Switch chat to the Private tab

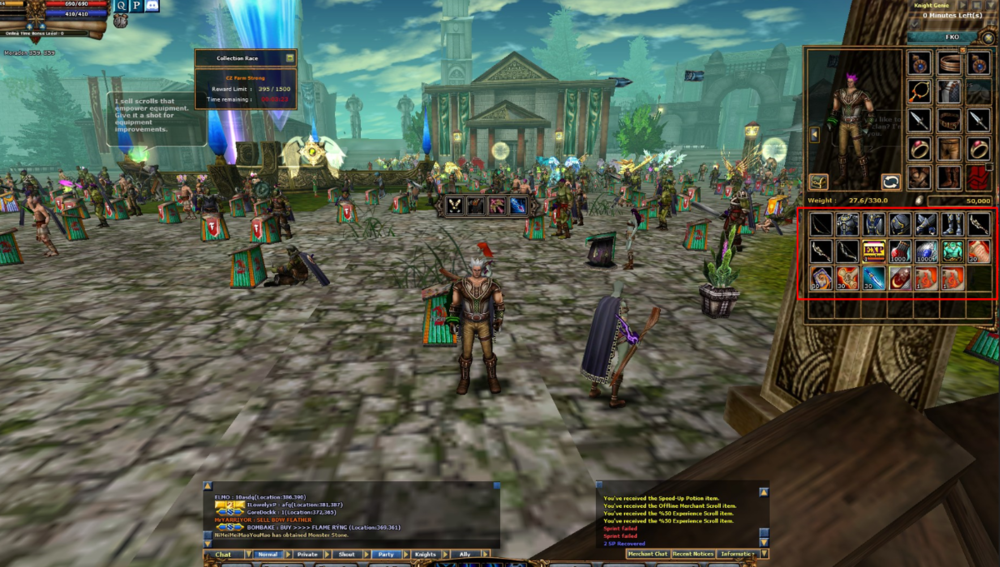tap(307, 554)
